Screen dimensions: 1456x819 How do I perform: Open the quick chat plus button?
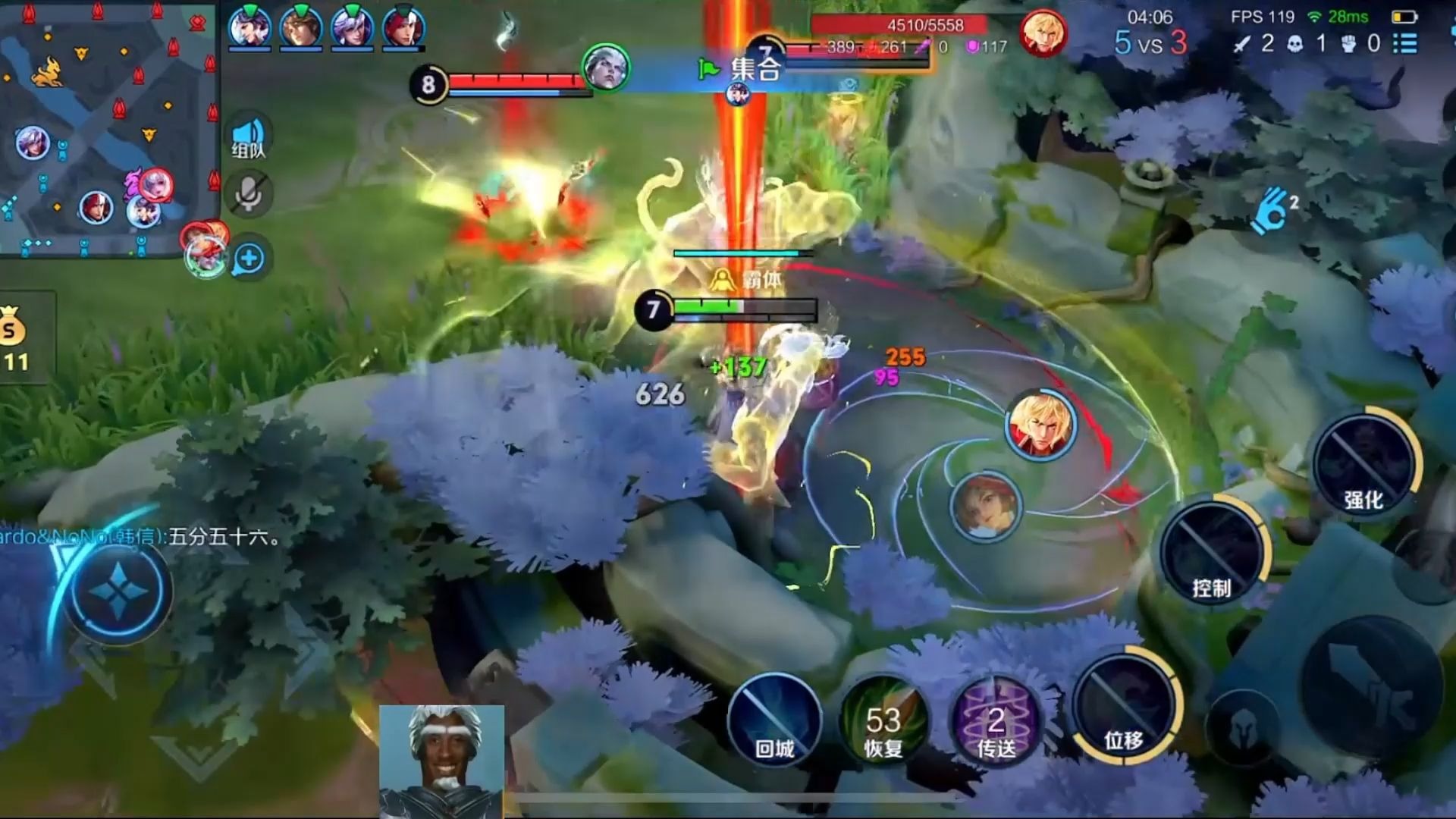click(249, 259)
